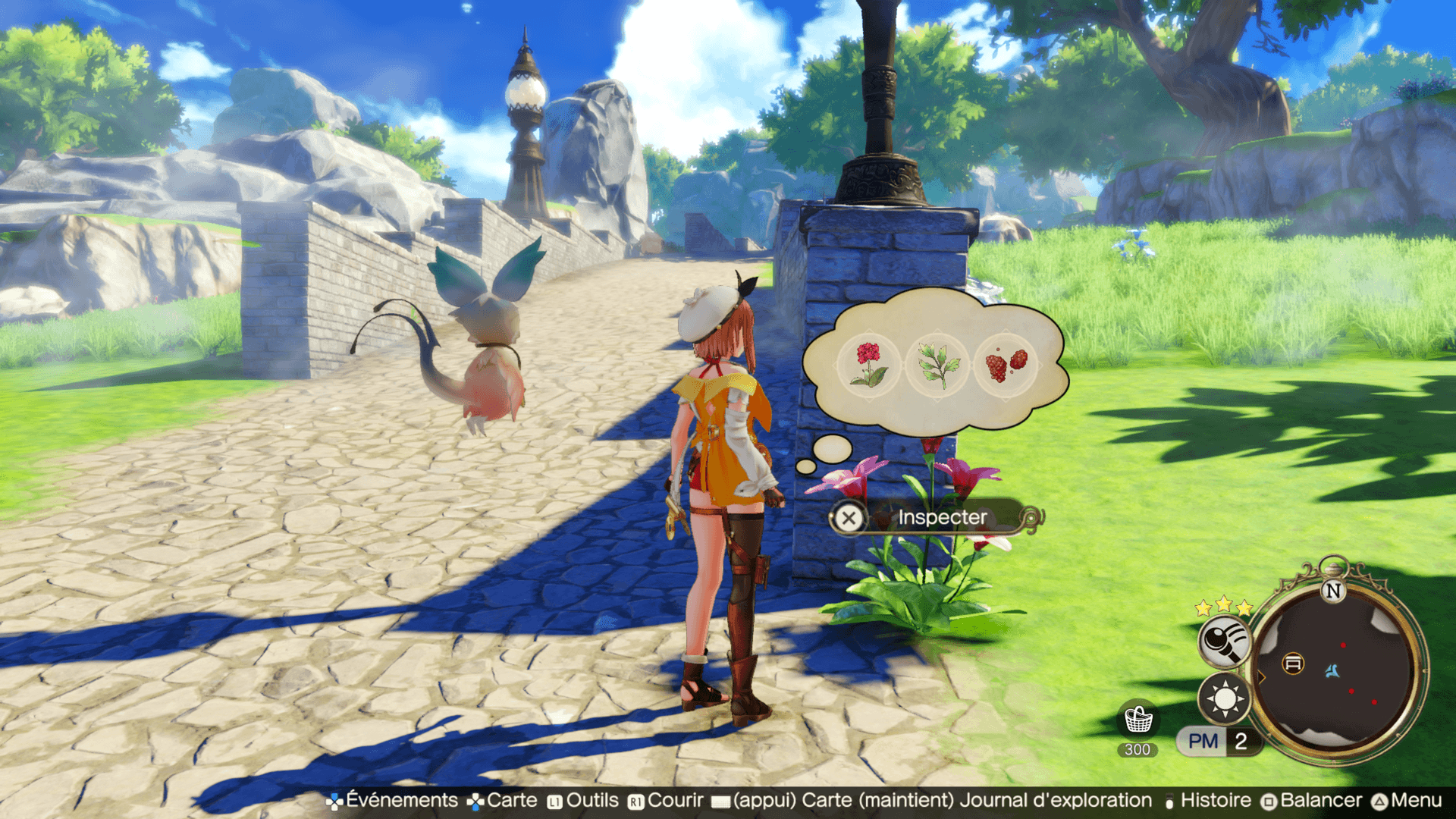This screenshot has width=1456, height=819.
Task: Open the gathering basket icon
Action: pos(1137,720)
